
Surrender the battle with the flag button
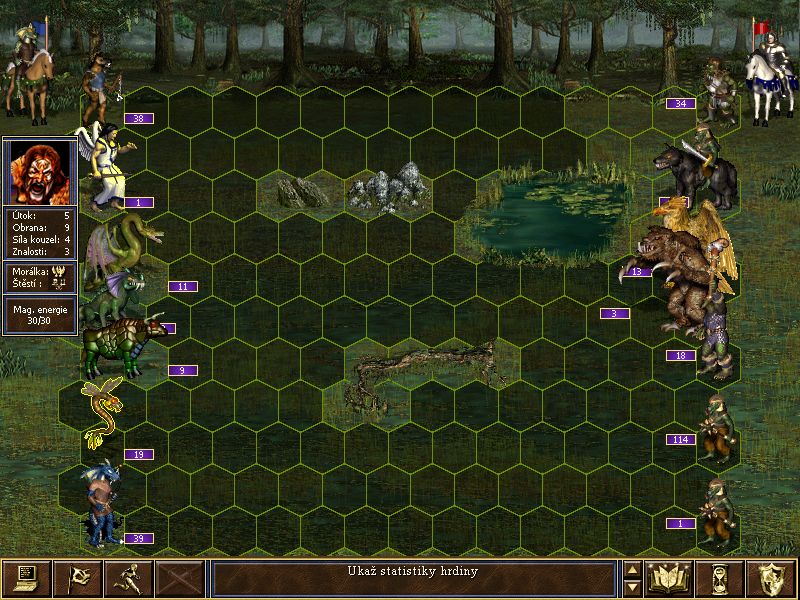77,578
